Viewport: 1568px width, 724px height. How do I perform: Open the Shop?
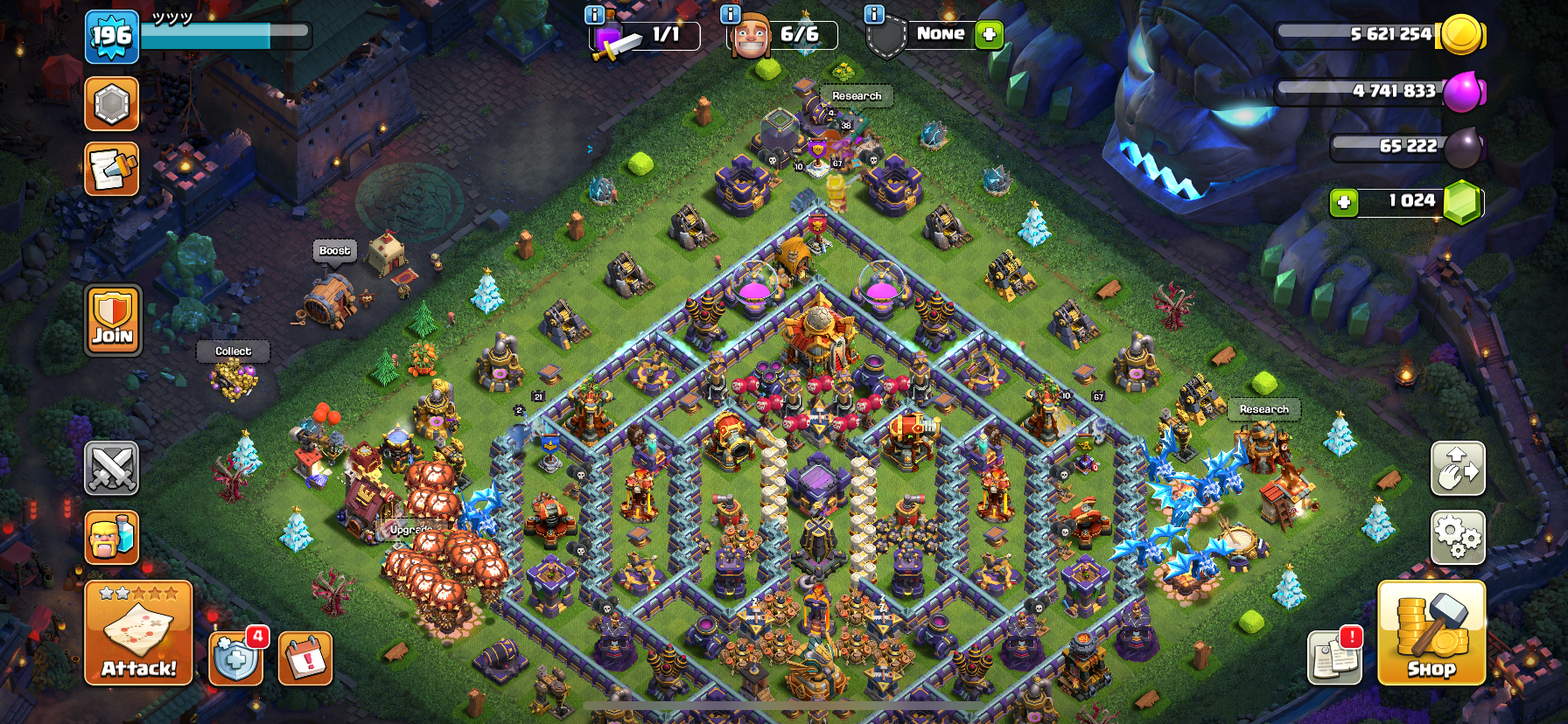pyautogui.click(x=1431, y=632)
